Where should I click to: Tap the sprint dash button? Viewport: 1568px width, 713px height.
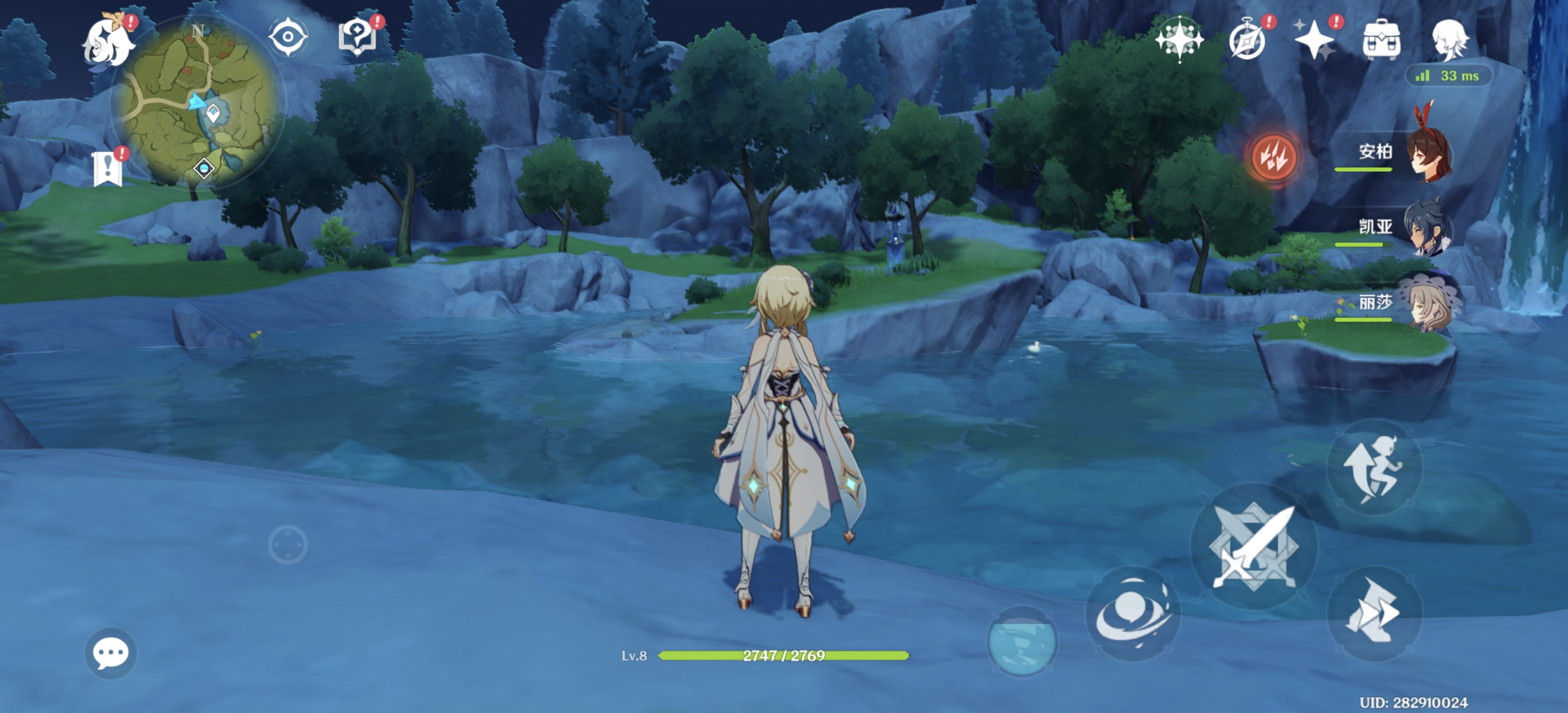click(x=1373, y=612)
